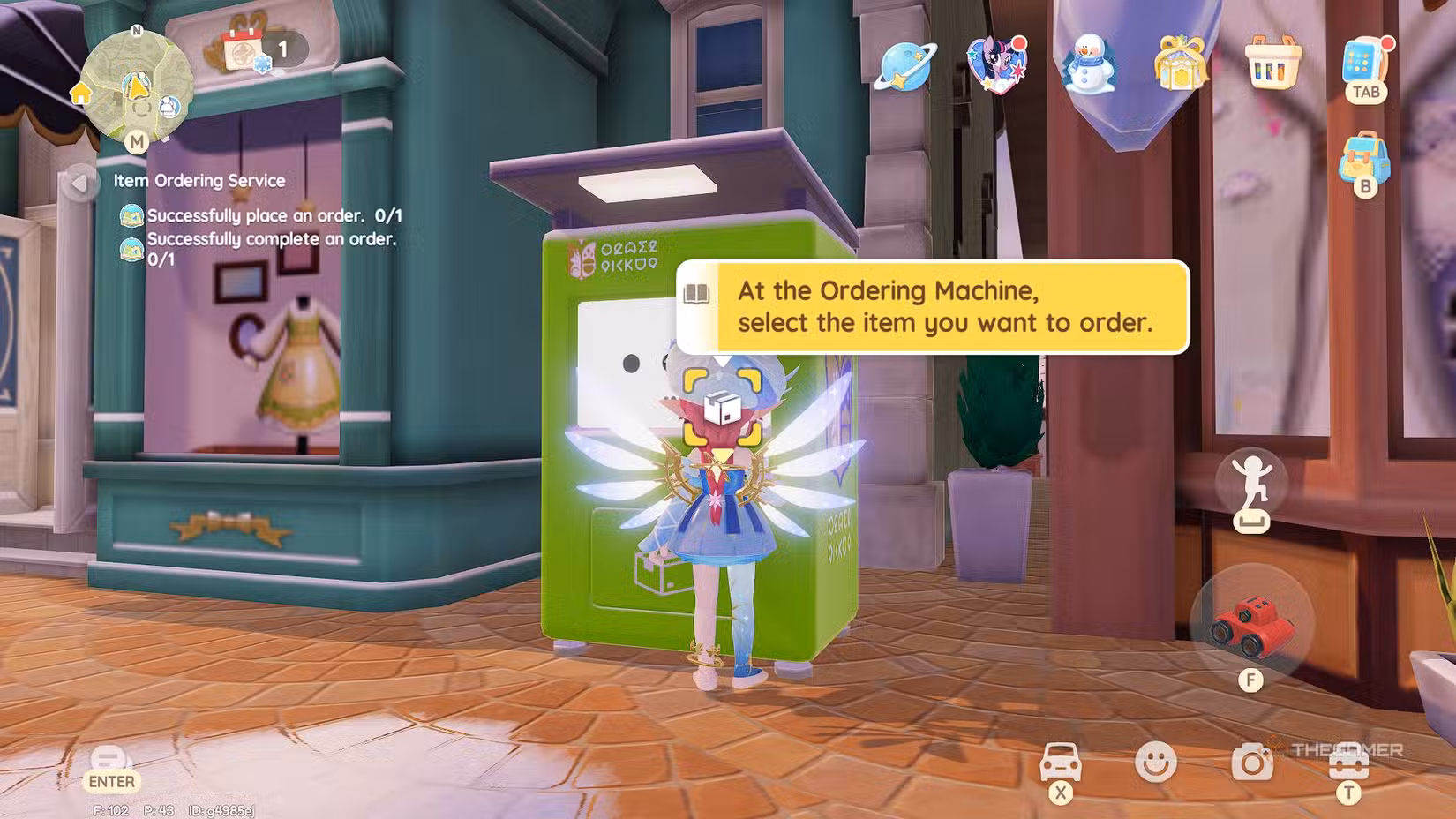Viewport: 1456px width, 819px height.
Task: Open the smiley emote menu
Action: click(x=1155, y=761)
